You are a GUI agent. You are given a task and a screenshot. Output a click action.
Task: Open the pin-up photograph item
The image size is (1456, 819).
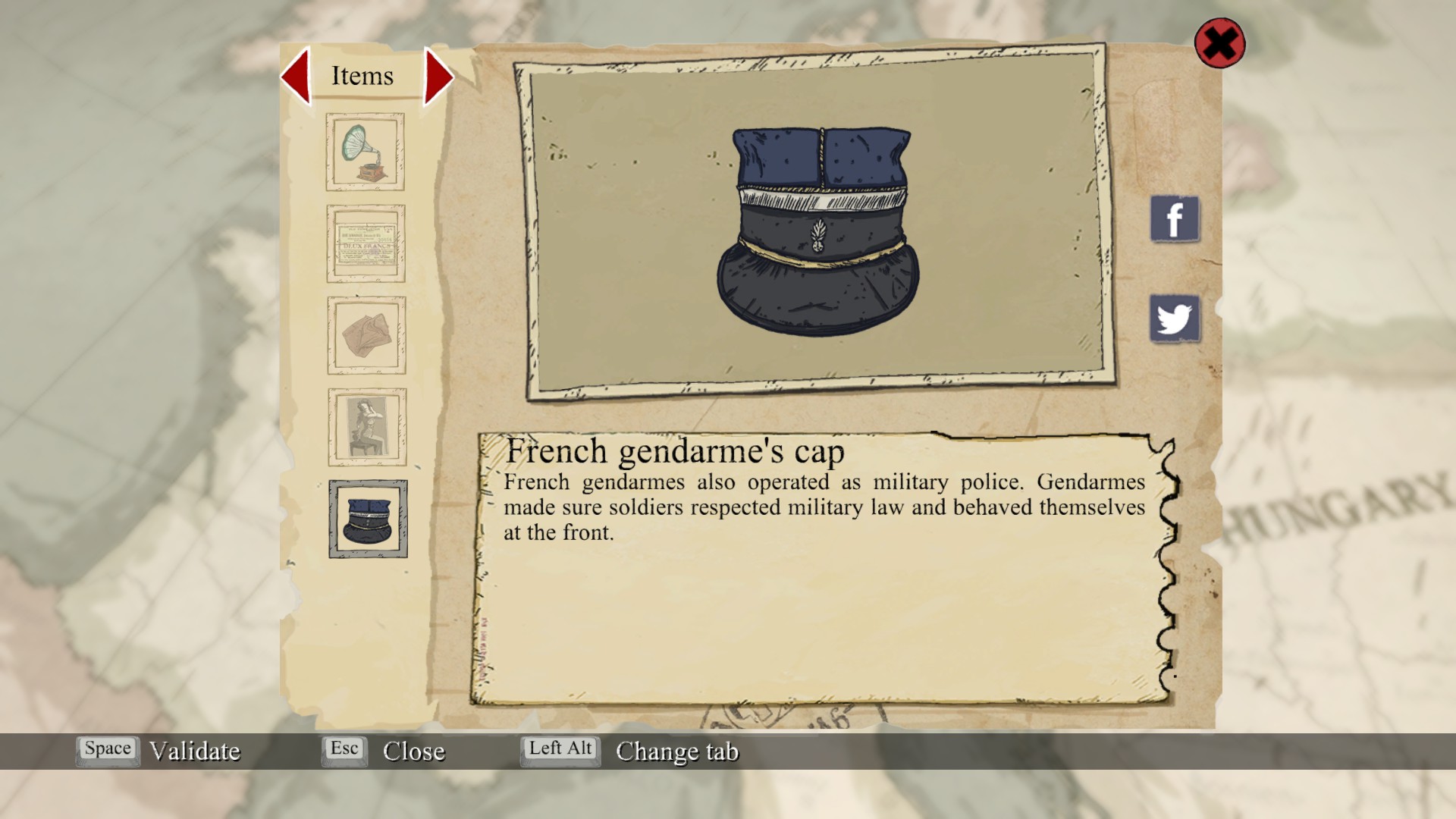[367, 427]
